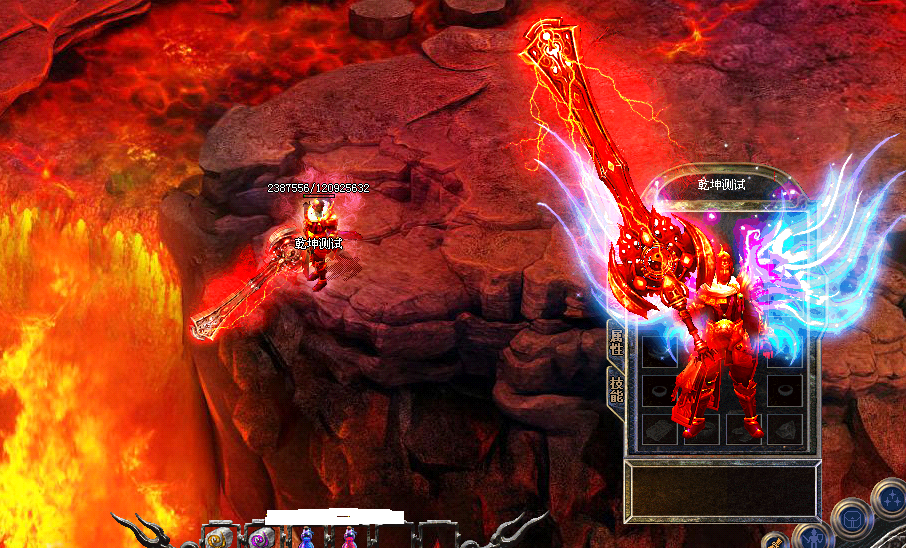The width and height of the screenshot is (906, 548).
Task: Drink the blue potion in hotbar
Action: (x=307, y=539)
